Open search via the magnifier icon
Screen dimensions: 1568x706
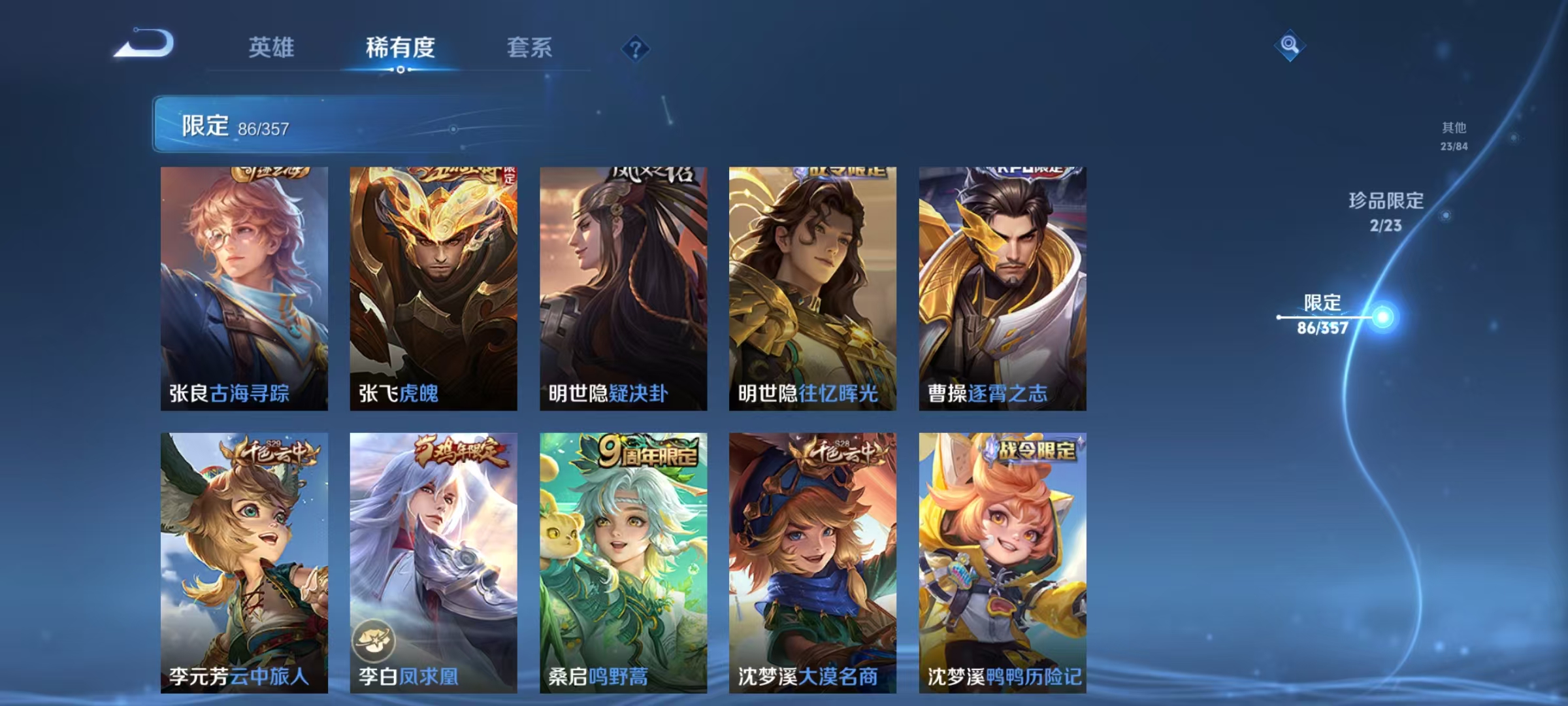1288,44
